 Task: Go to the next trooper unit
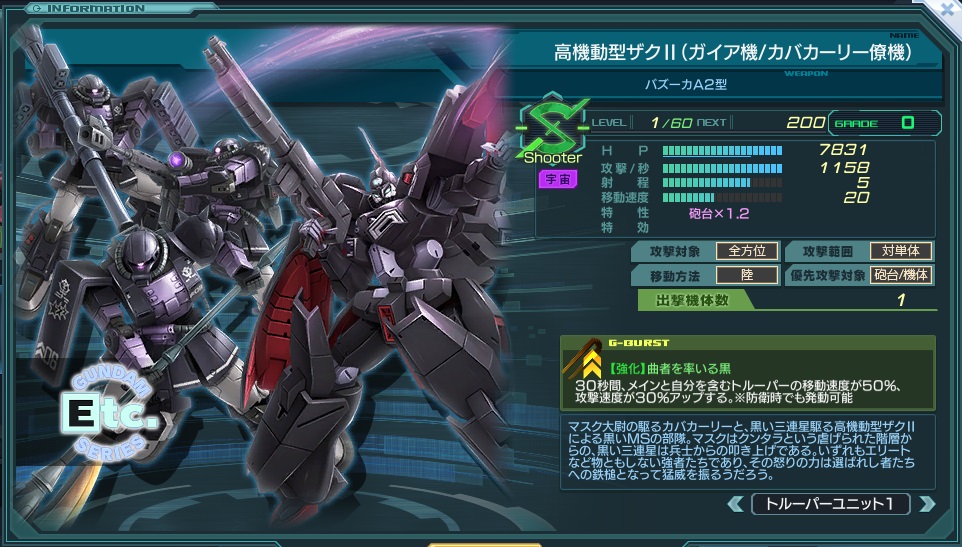[926, 504]
